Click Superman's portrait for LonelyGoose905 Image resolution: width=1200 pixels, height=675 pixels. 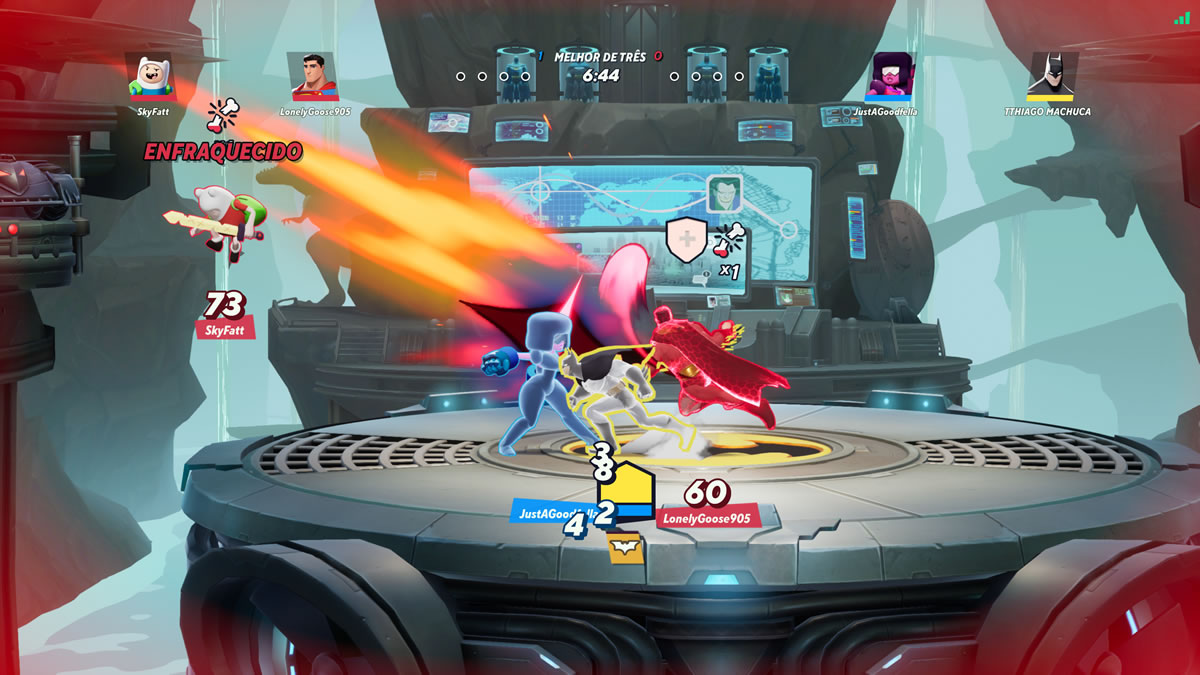click(x=313, y=76)
